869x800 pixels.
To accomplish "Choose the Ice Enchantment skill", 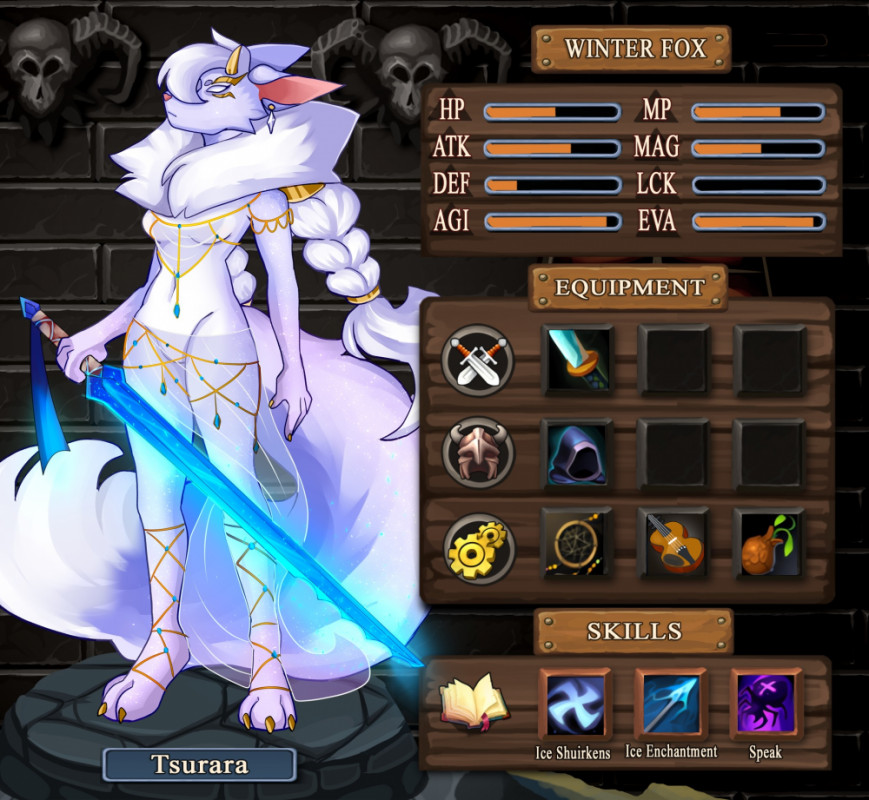I will click(671, 703).
